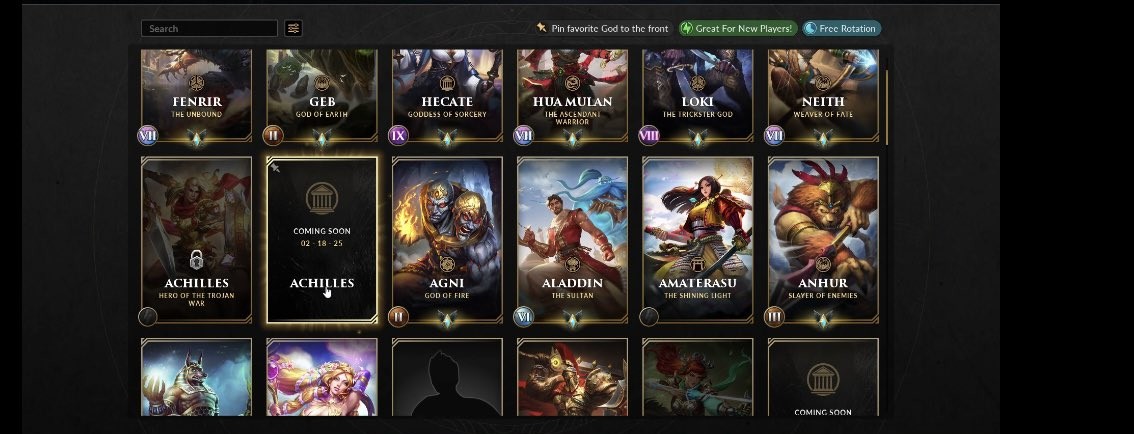Select Hua Mulan, the Ascendant Warrior
This screenshot has height=434, width=1134.
572,97
